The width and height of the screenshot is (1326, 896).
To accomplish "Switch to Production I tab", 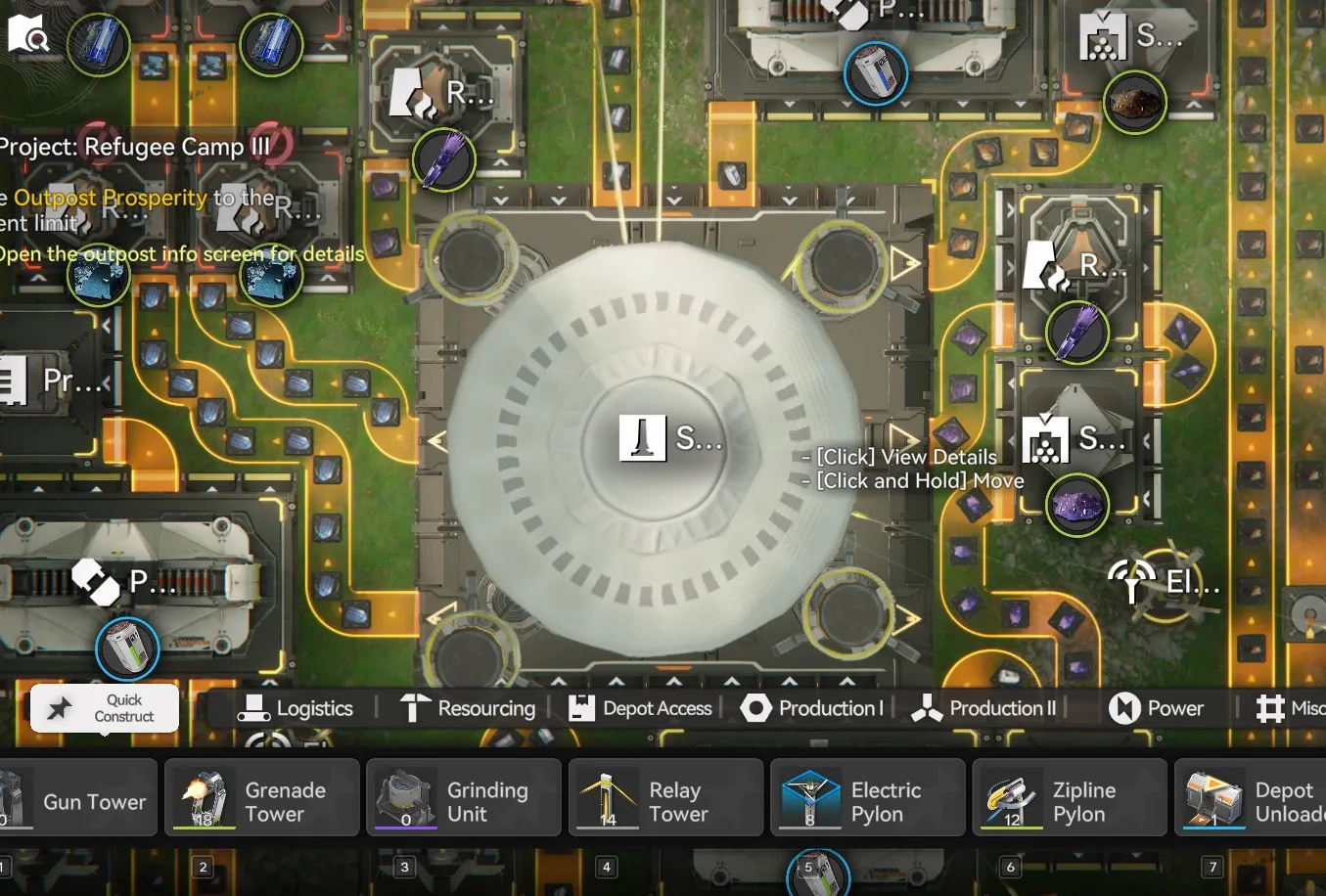I will [812, 708].
